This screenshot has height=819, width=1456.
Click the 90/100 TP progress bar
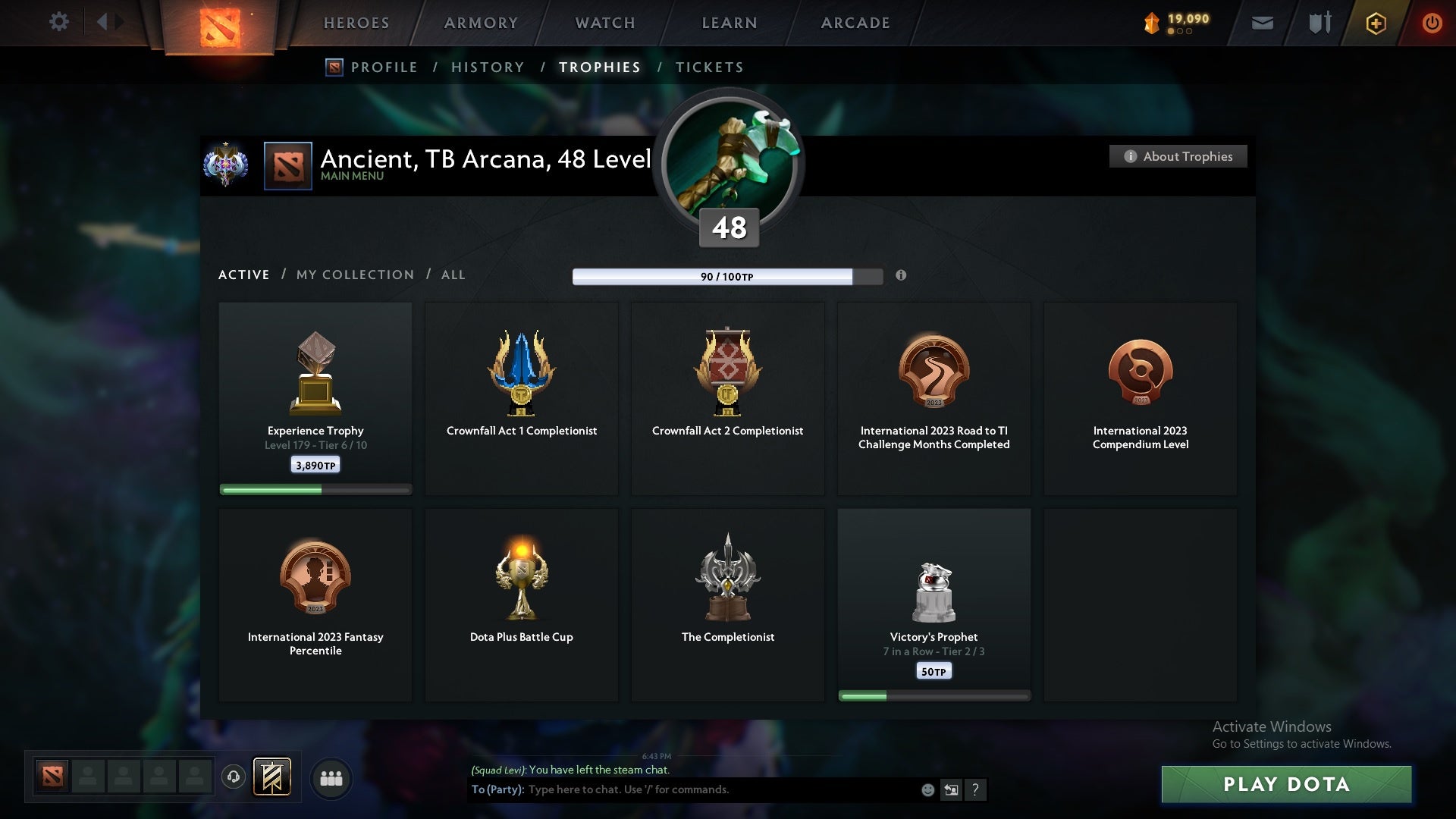(726, 277)
